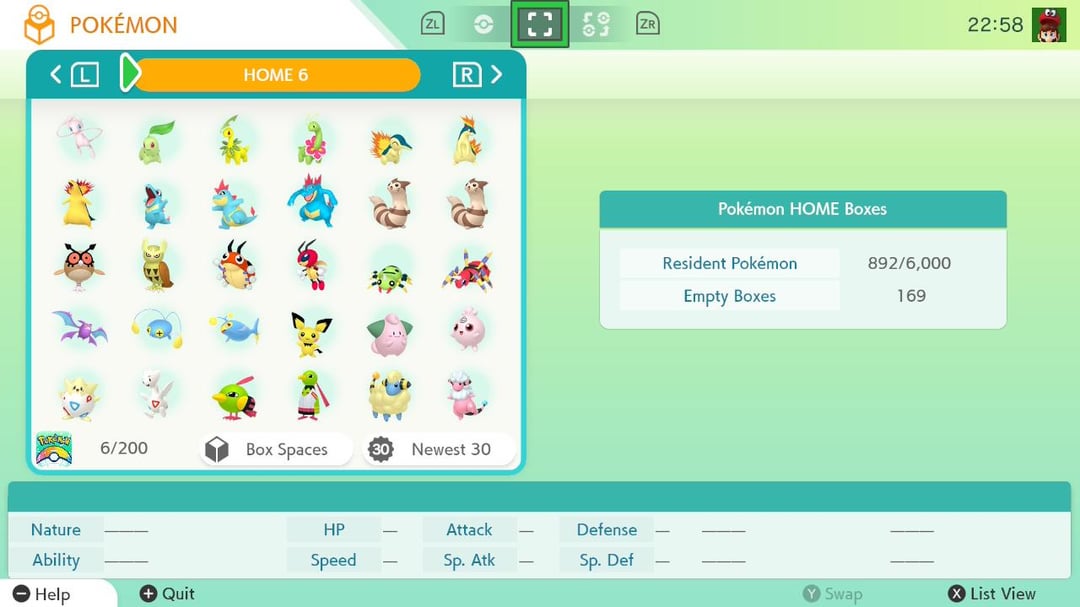Screen dimensions: 1080x607
Task: Choose Hoothoot from the box
Action: click(x=78, y=265)
